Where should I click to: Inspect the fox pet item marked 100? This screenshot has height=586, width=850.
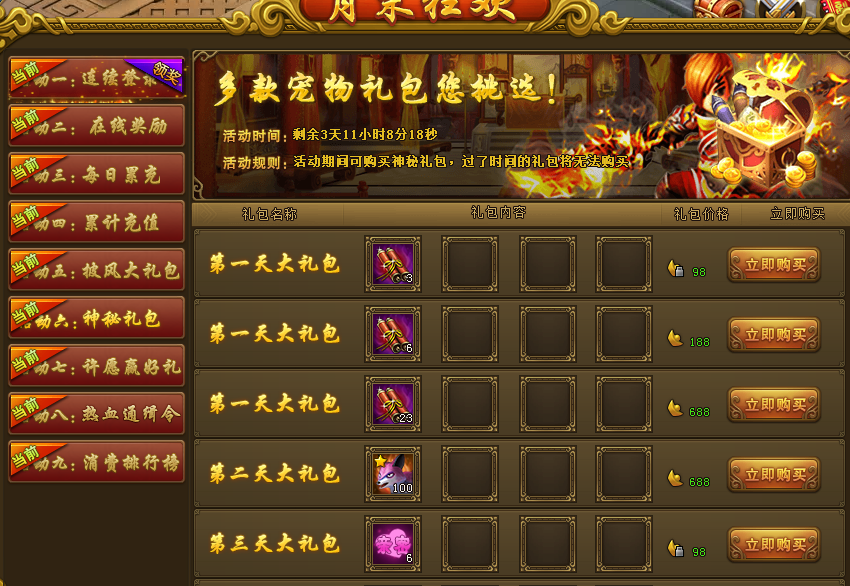[x=393, y=474]
